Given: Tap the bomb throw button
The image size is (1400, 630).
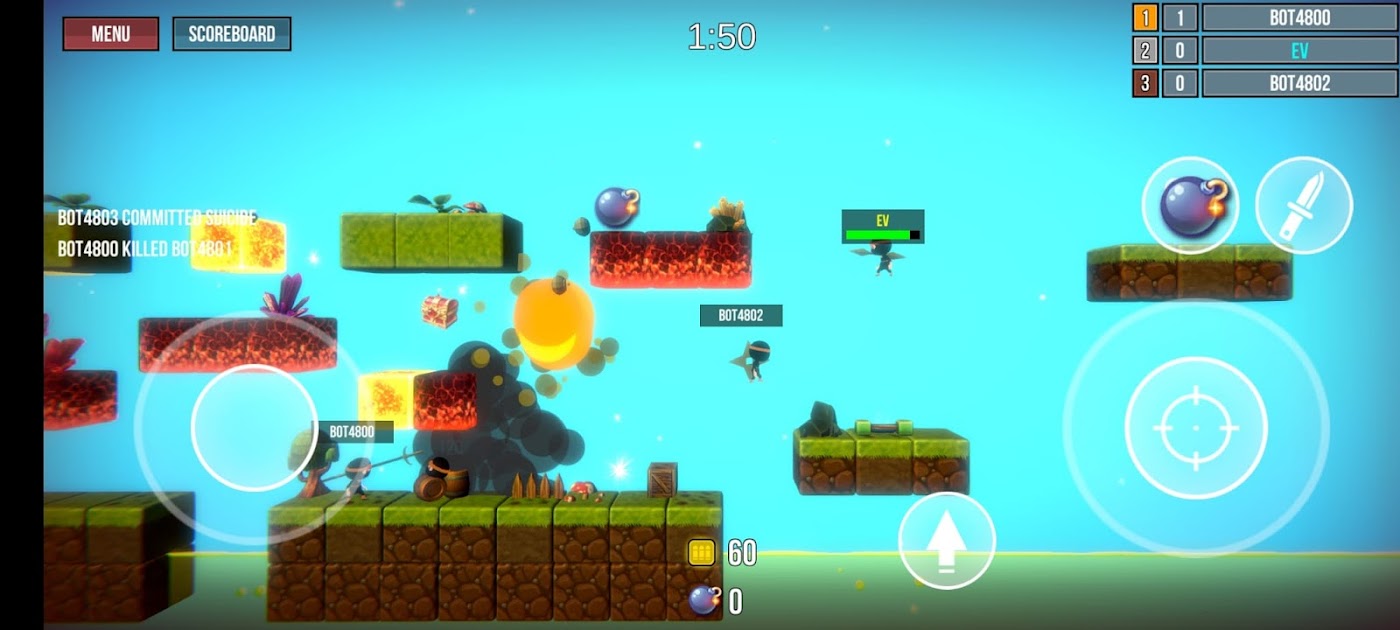Looking at the screenshot, I should pyautogui.click(x=1189, y=205).
